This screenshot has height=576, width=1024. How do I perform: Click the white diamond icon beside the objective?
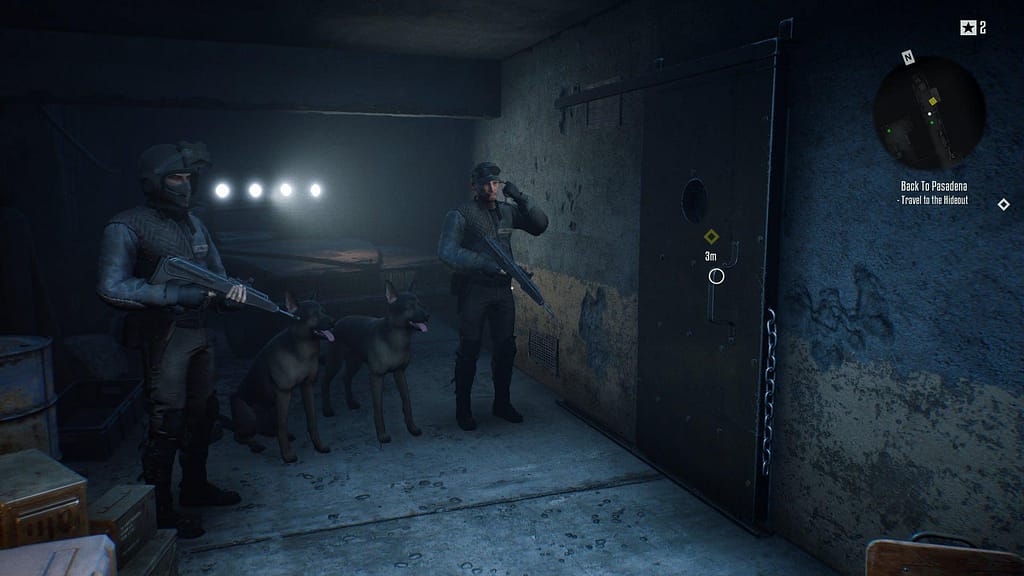(x=1003, y=205)
